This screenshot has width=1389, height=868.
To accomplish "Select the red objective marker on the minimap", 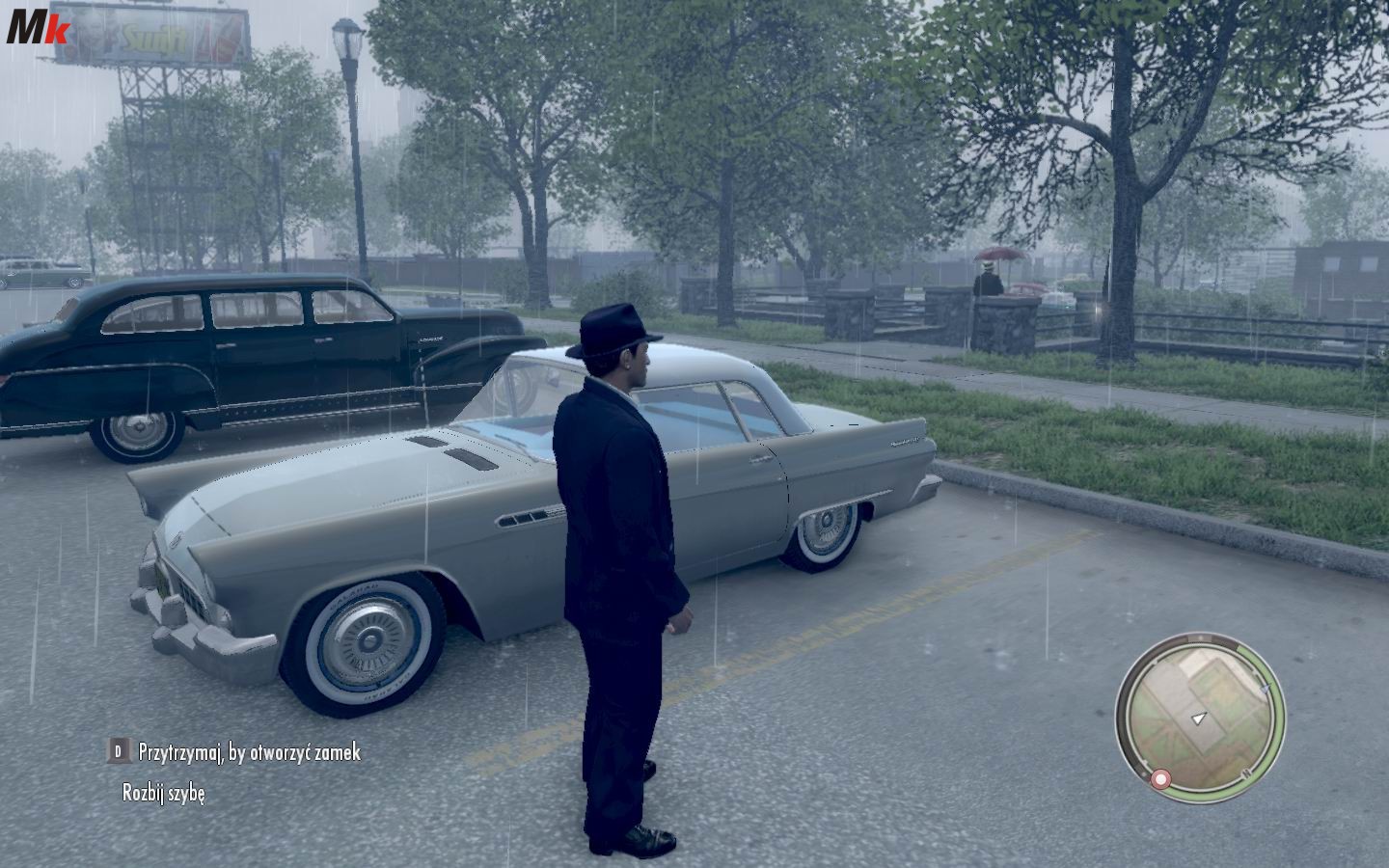I will pos(1161,778).
